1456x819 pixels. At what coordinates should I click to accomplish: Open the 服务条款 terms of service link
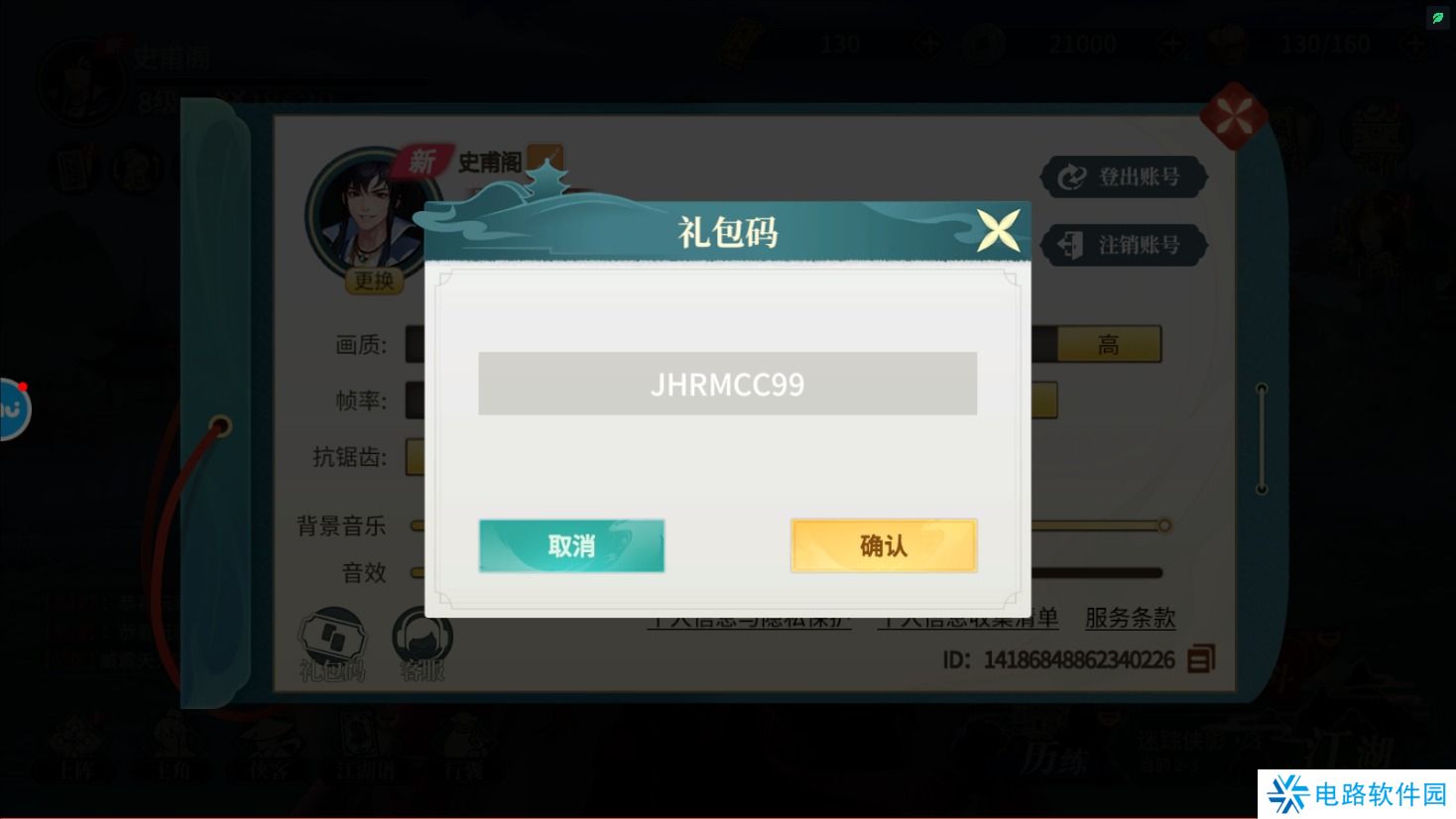point(1130,618)
